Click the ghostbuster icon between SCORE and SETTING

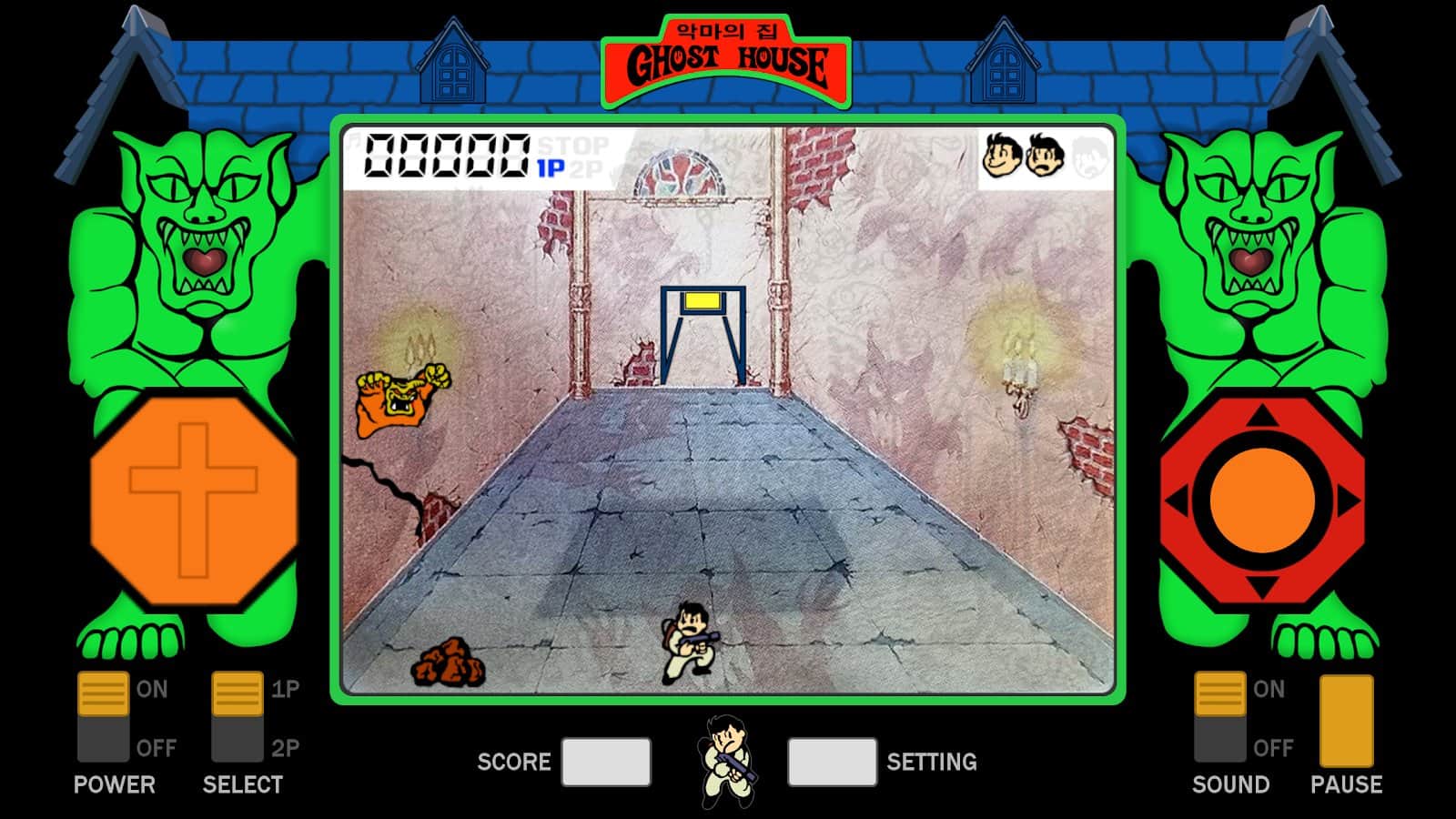tap(727, 762)
